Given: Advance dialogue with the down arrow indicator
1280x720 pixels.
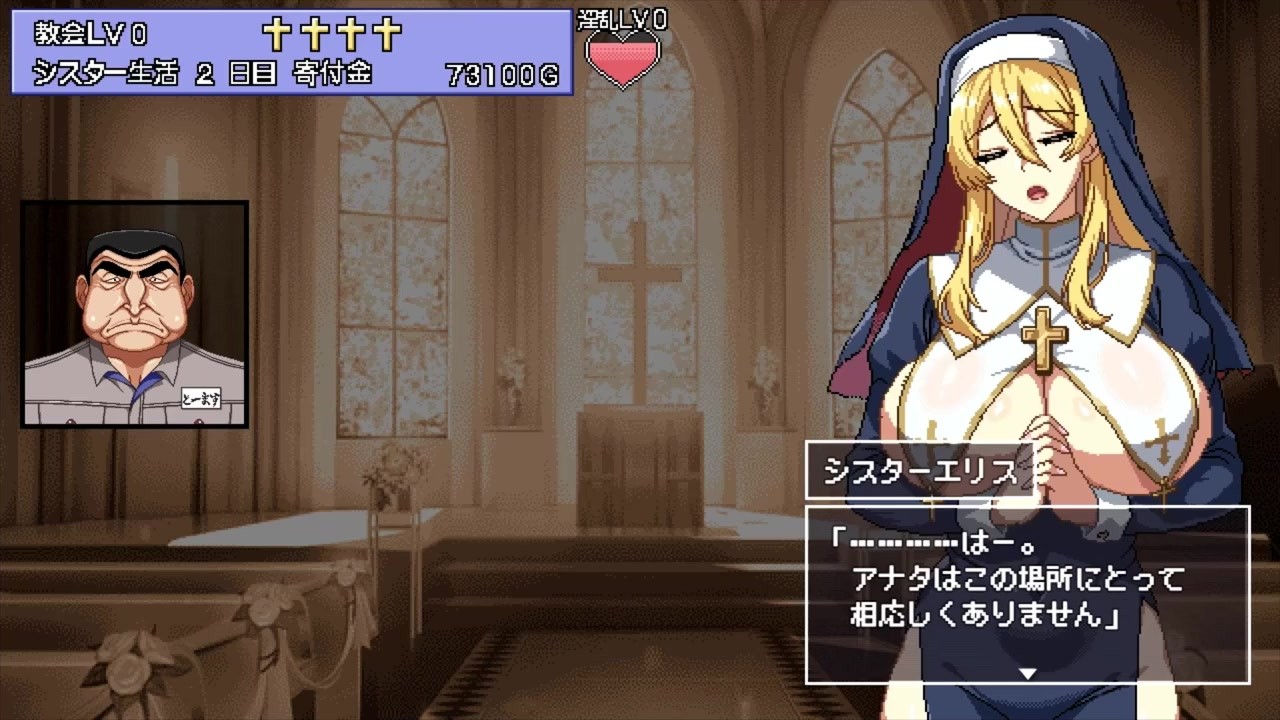Looking at the screenshot, I should pyautogui.click(x=1027, y=673).
